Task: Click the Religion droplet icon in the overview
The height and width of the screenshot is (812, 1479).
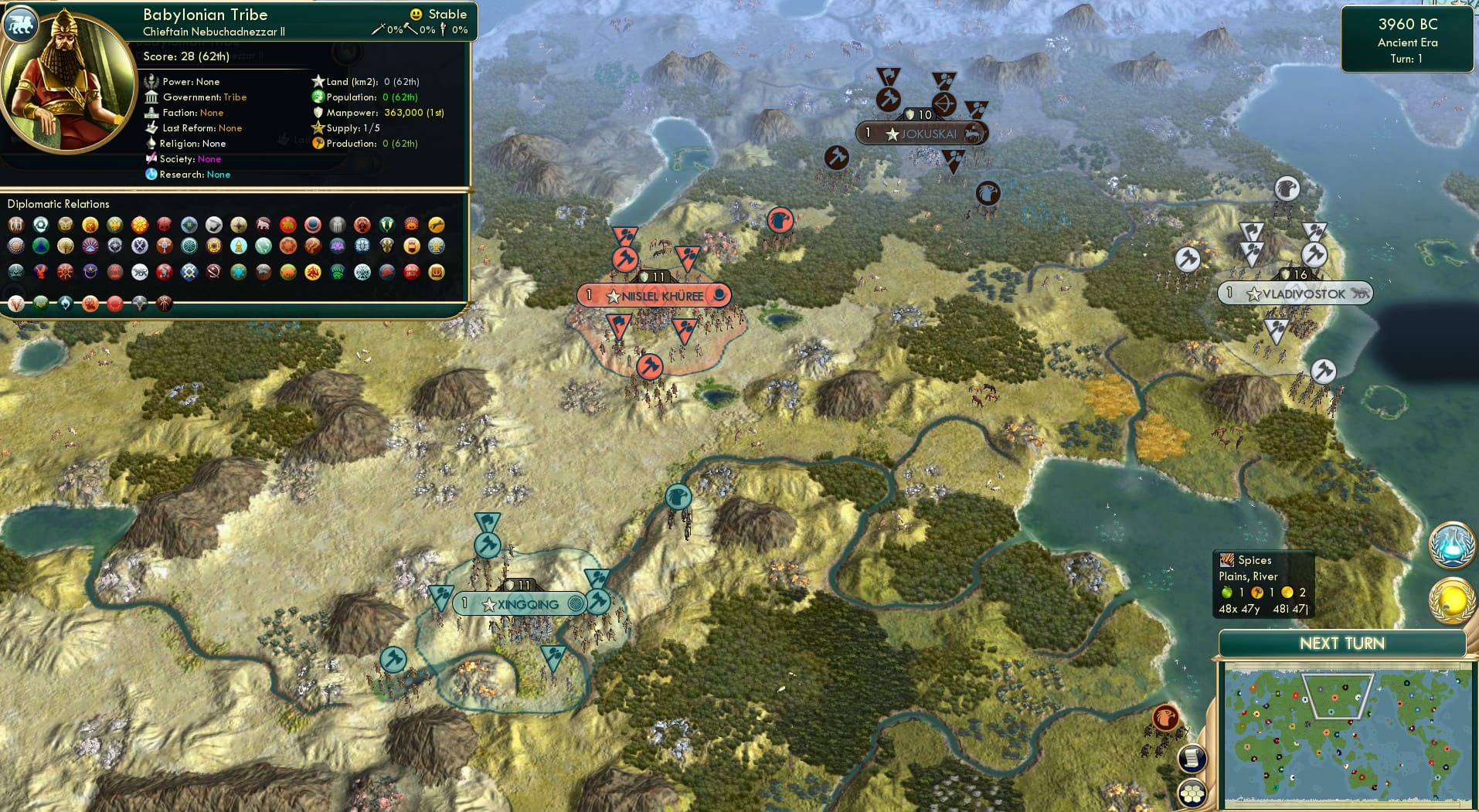Action: tap(151, 144)
